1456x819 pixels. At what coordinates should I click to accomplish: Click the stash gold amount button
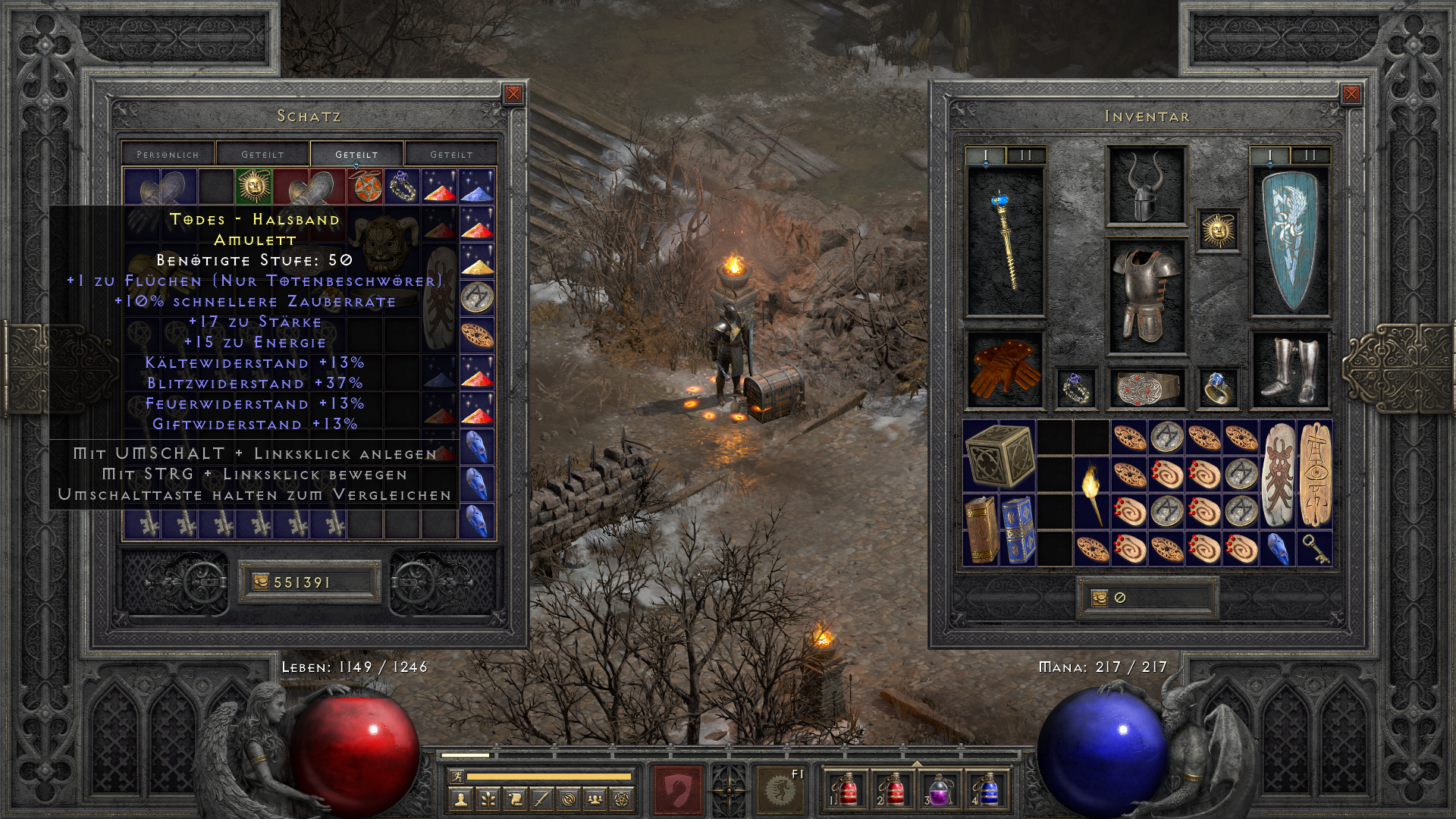[x=309, y=582]
